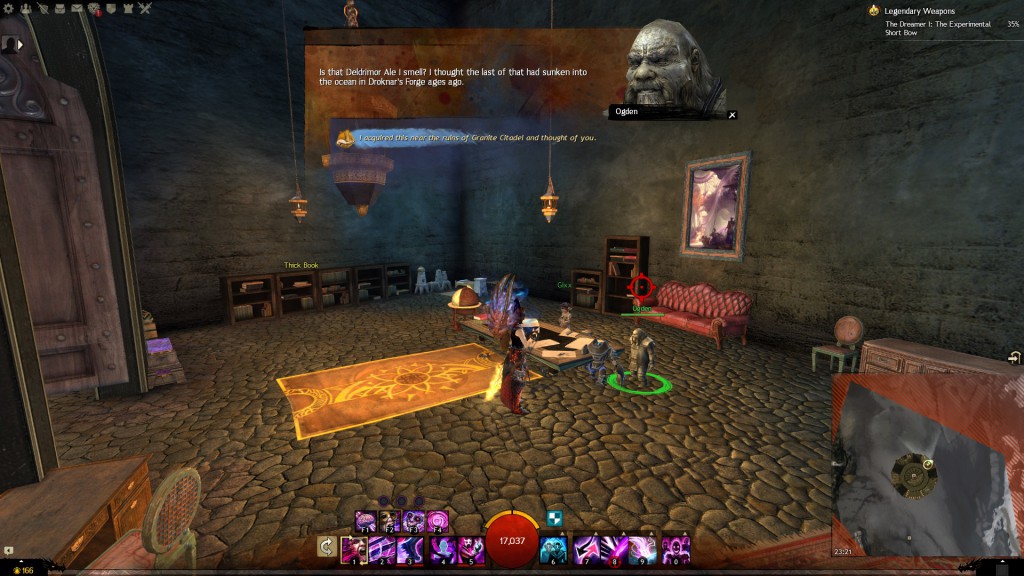Screen dimensions: 1024x576
Task: Open the crossed swords PvP icon
Action: [145, 8]
